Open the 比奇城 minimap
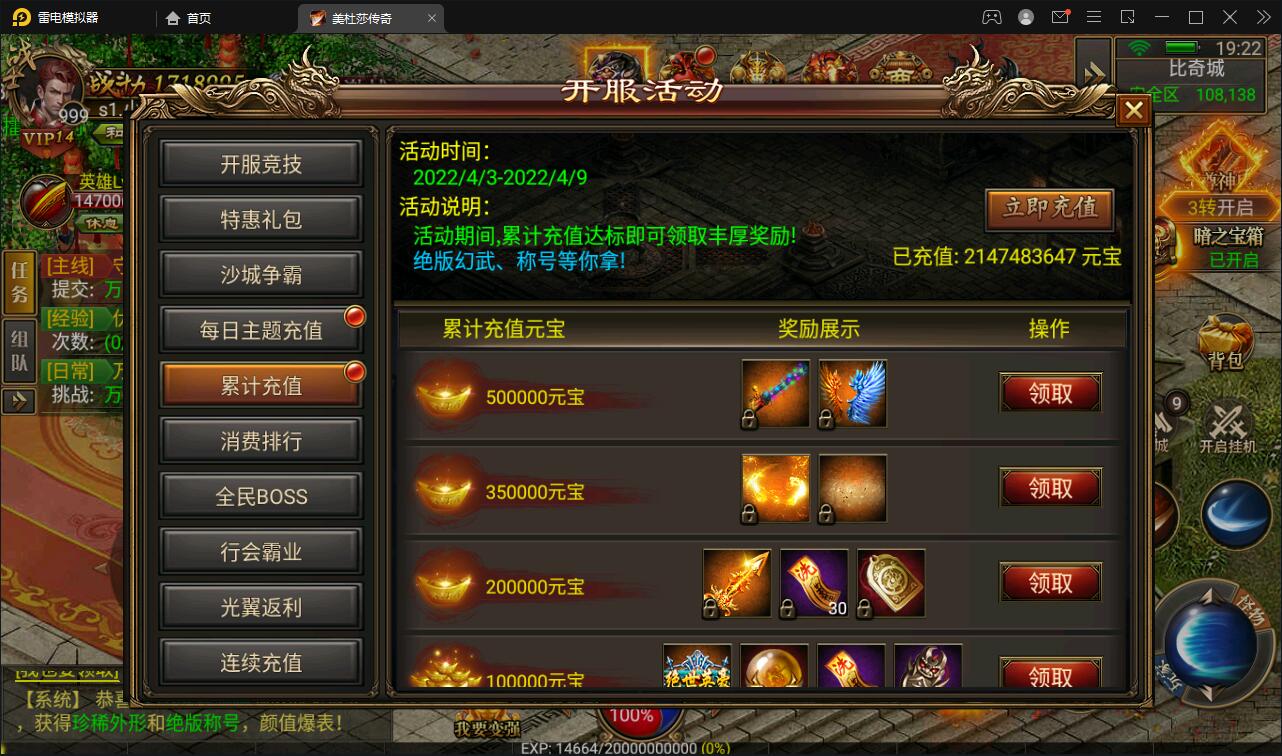Viewport: 1282px width, 756px height. coord(1190,70)
